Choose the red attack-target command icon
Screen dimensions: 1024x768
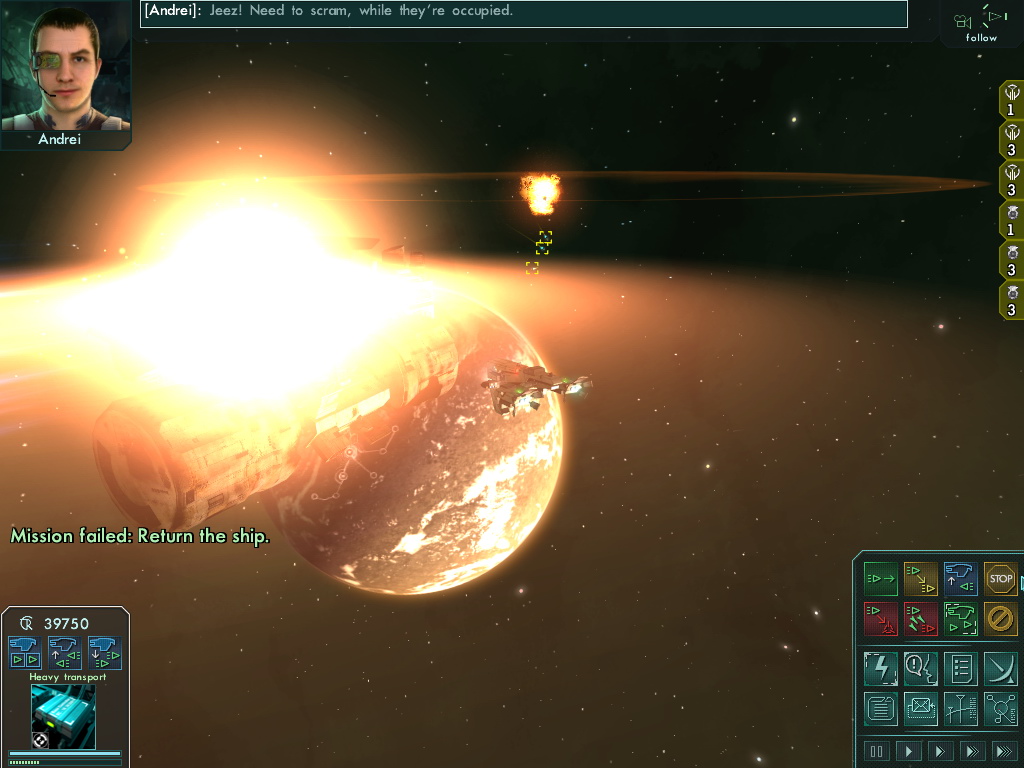pyautogui.click(x=881, y=618)
